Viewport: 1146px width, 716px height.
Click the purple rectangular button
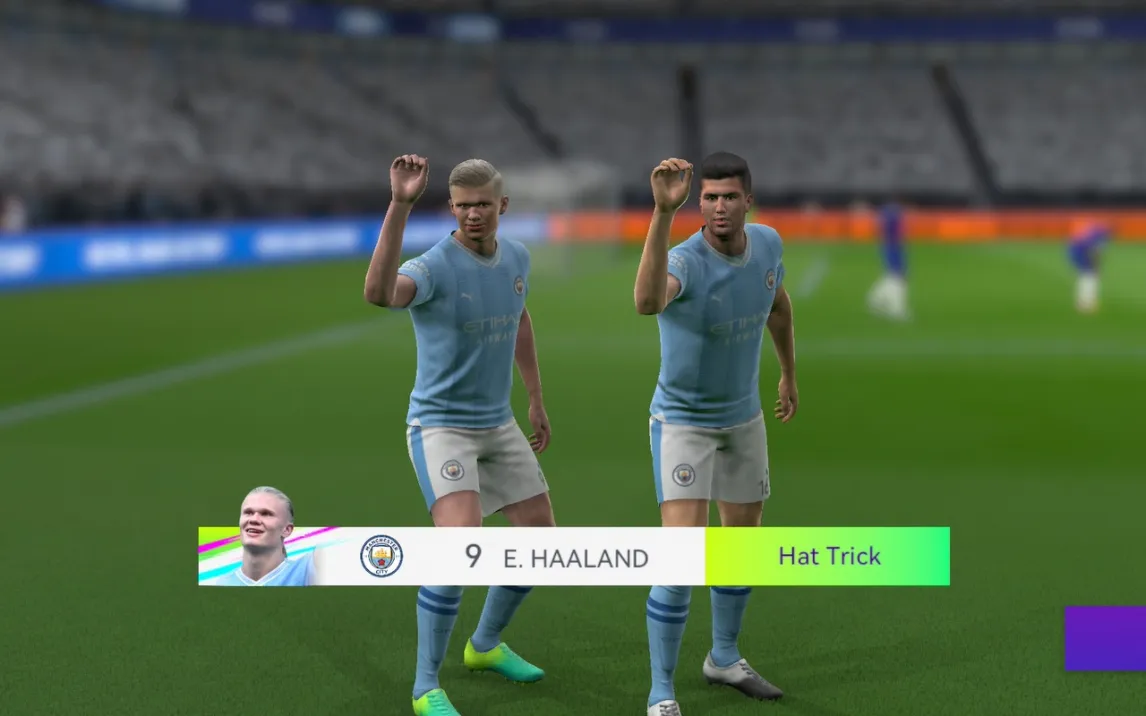point(1105,638)
